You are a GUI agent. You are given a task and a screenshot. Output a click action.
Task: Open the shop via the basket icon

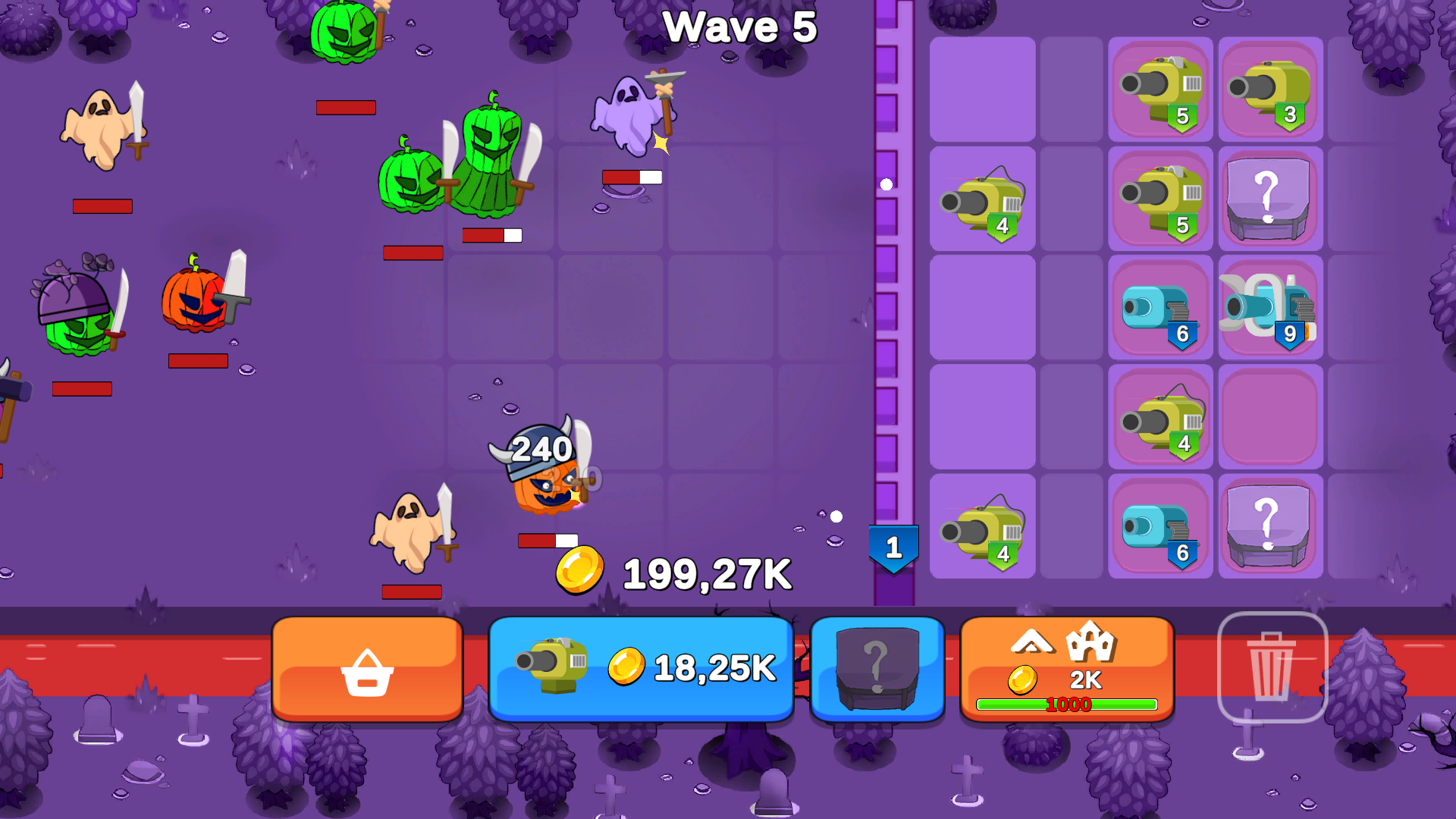367,670
